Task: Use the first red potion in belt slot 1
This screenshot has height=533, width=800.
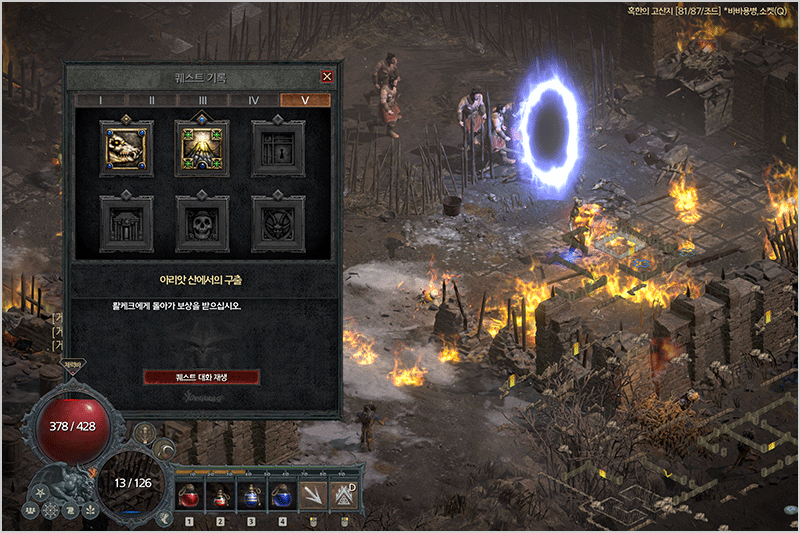Action: (189, 493)
